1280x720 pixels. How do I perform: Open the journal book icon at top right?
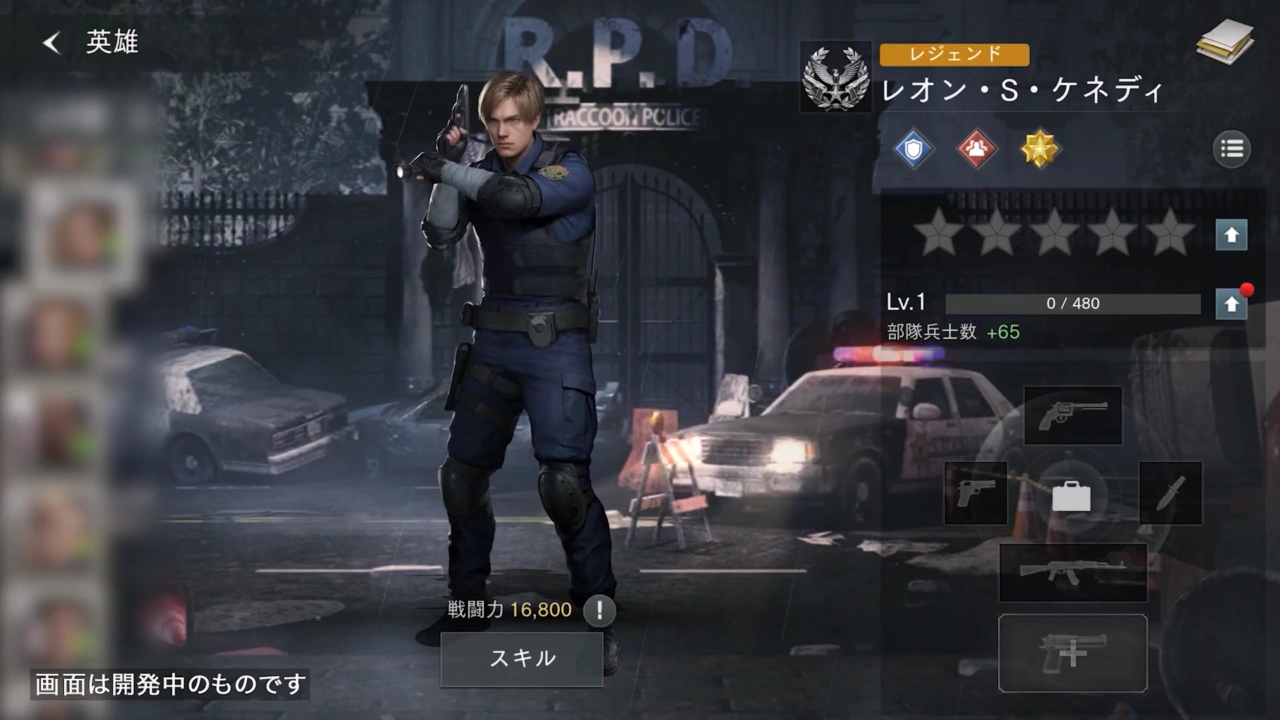[x=1225, y=42]
